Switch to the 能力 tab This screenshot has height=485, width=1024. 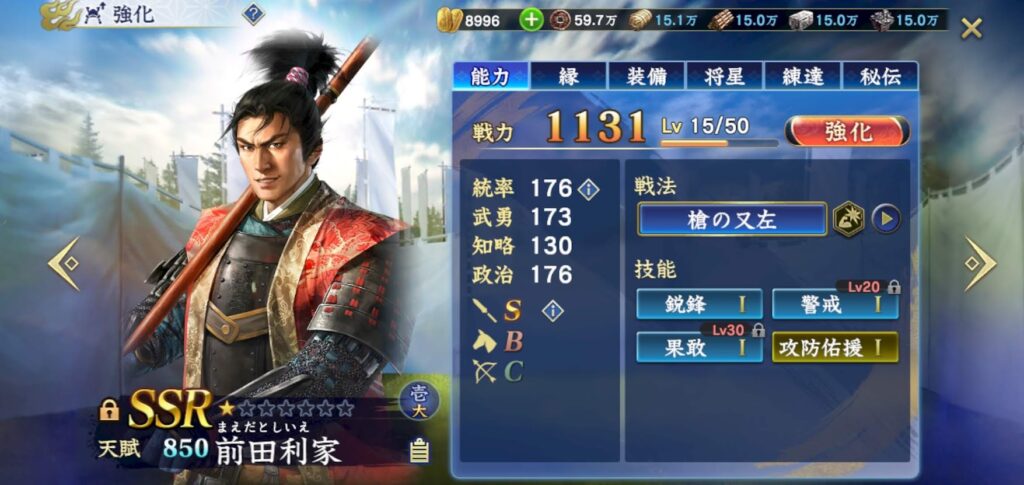(x=490, y=75)
